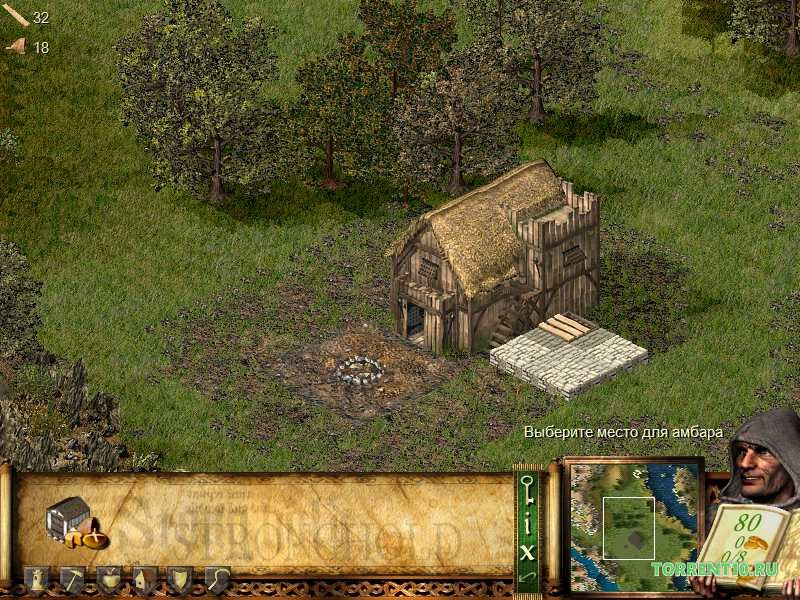Switch to the weapons shield category

(x=180, y=579)
